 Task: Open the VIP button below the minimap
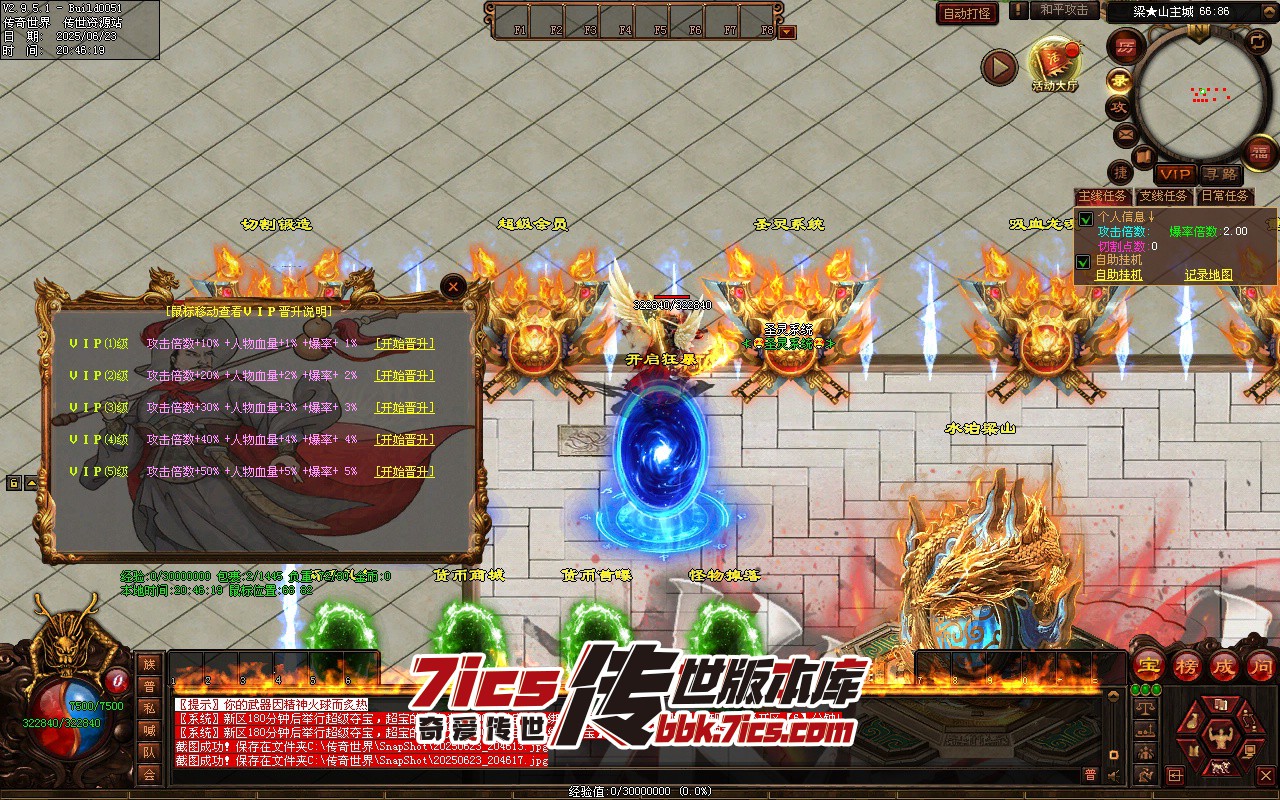tap(1176, 175)
